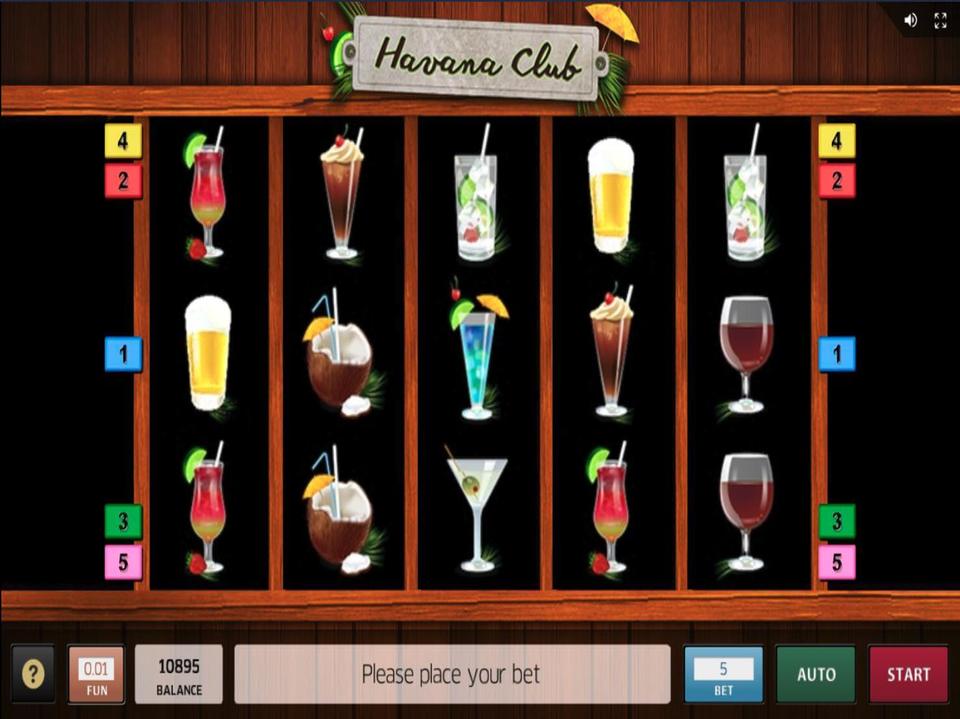Image resolution: width=960 pixels, height=719 pixels.
Task: Open the help question mark
Action: pyautogui.click(x=33, y=674)
